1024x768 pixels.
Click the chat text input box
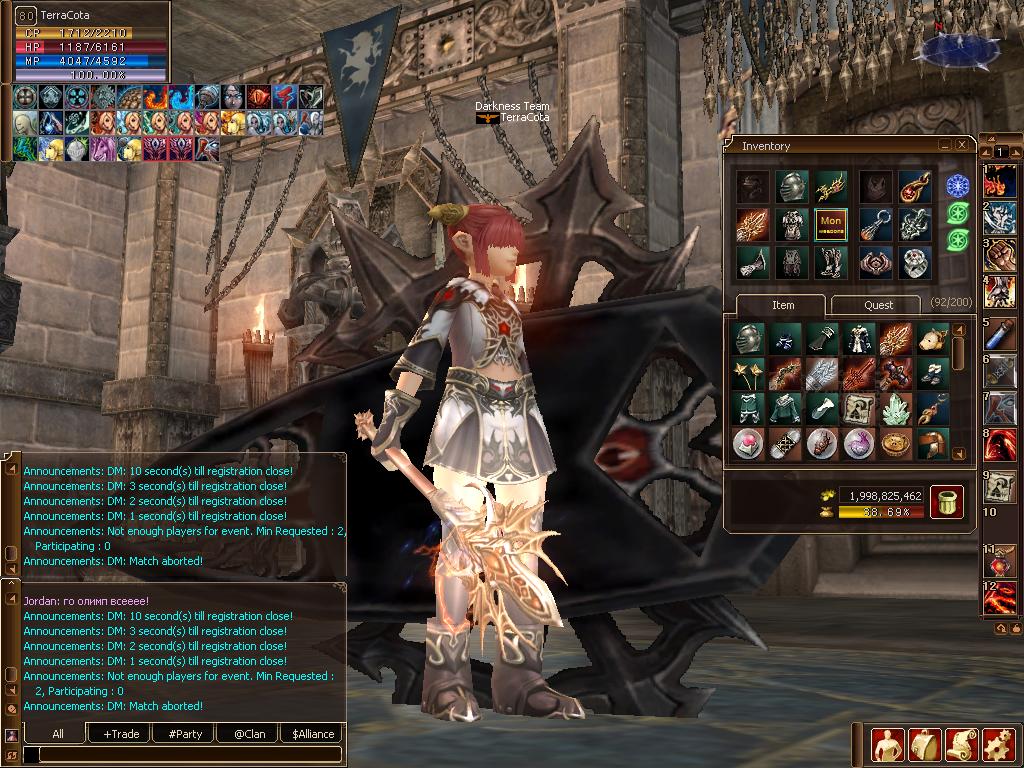pos(185,755)
